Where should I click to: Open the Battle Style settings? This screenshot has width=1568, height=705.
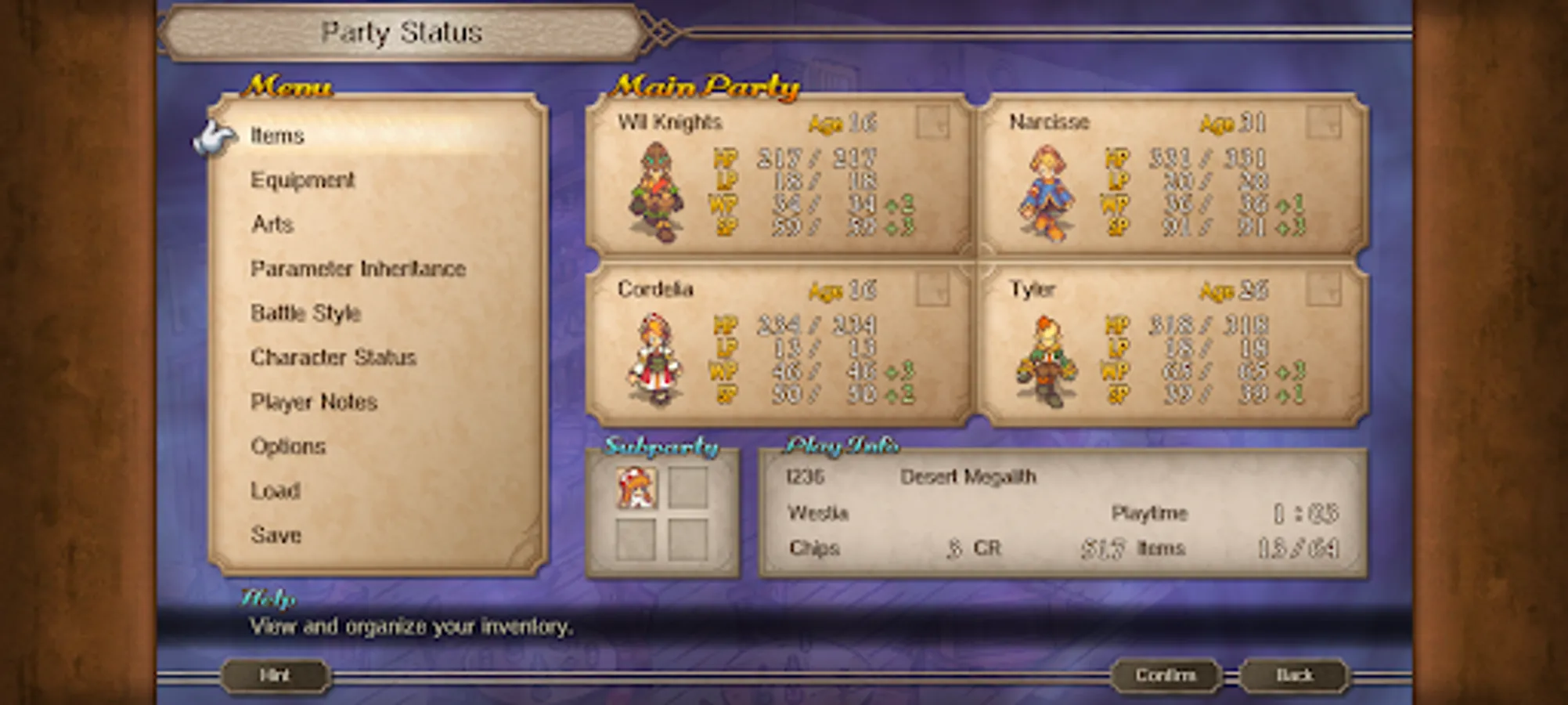pos(305,313)
